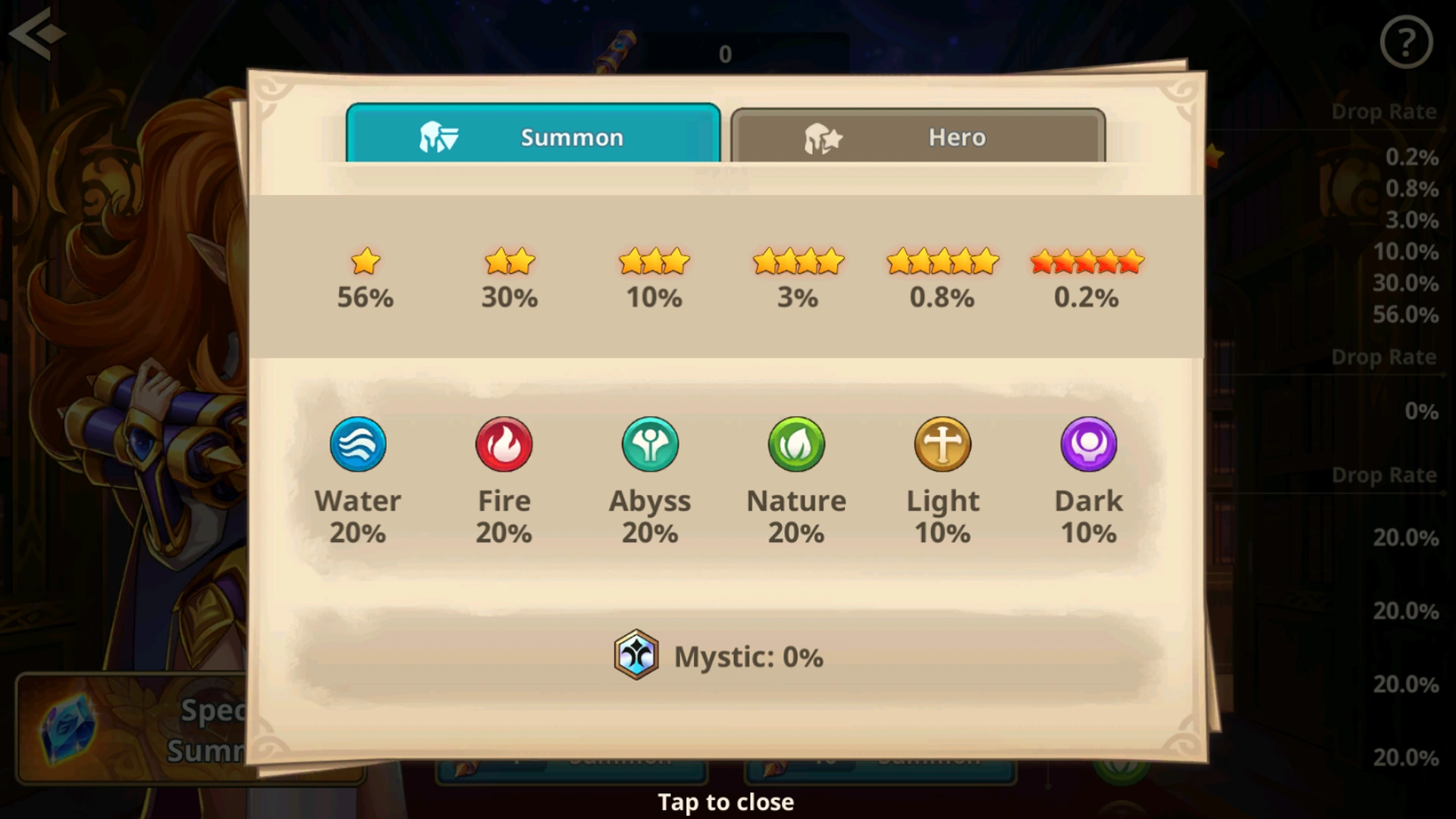Select the Fire element icon
This screenshot has height=819, width=1456.
(504, 444)
